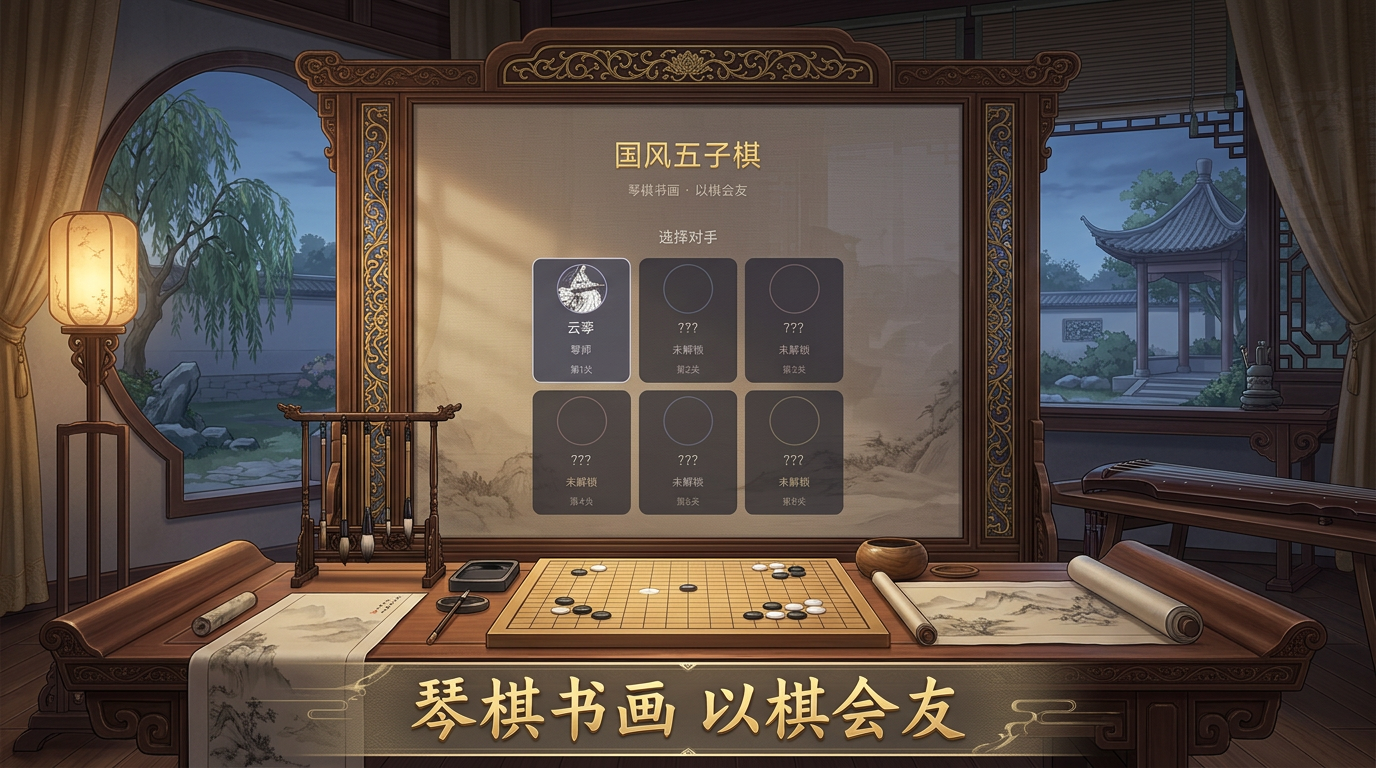This screenshot has width=1376, height=768.
Task: Click the empty avatar circle on the 第2关 card
Action: [x=686, y=288]
